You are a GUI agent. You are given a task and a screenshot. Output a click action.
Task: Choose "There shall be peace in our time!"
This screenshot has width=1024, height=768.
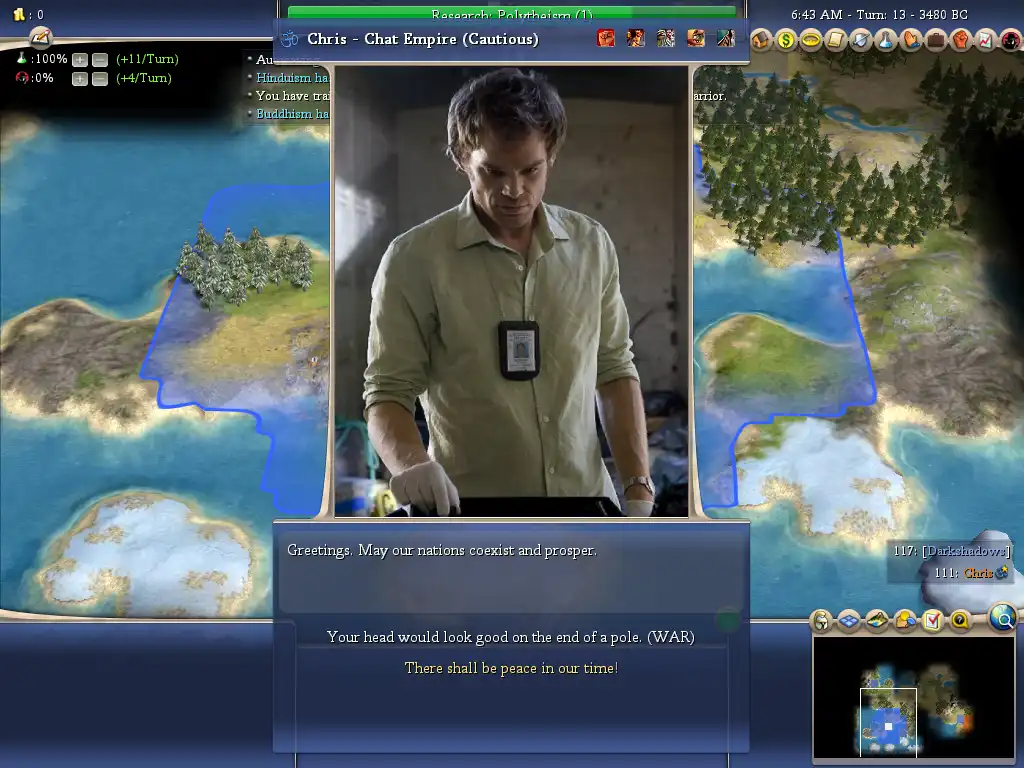point(510,668)
